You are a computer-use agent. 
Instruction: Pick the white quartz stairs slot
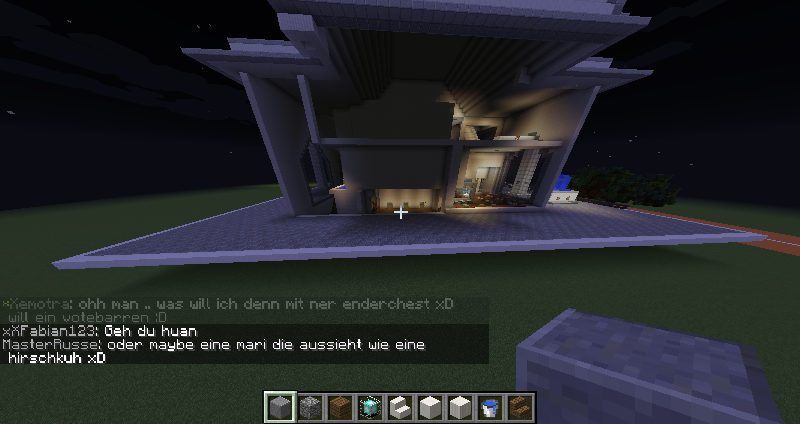tap(400, 407)
